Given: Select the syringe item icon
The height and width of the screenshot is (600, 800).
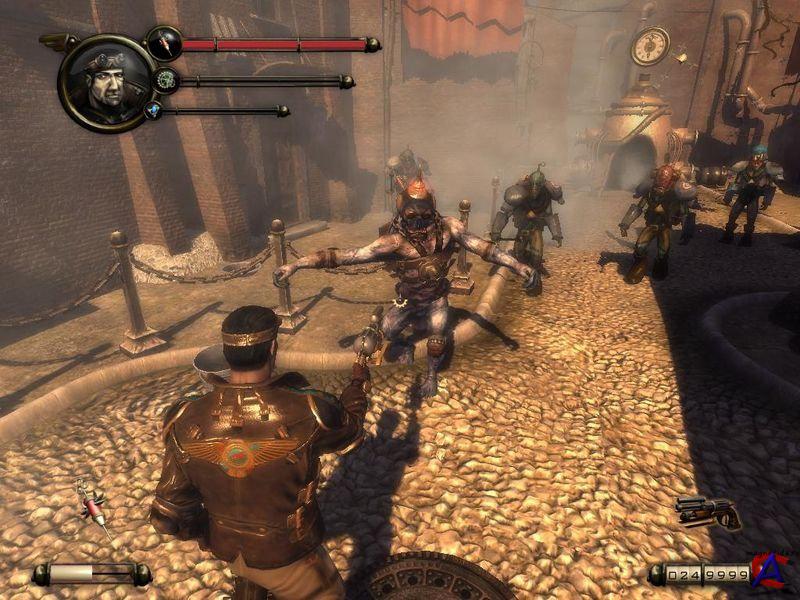Looking at the screenshot, I should (x=94, y=510).
